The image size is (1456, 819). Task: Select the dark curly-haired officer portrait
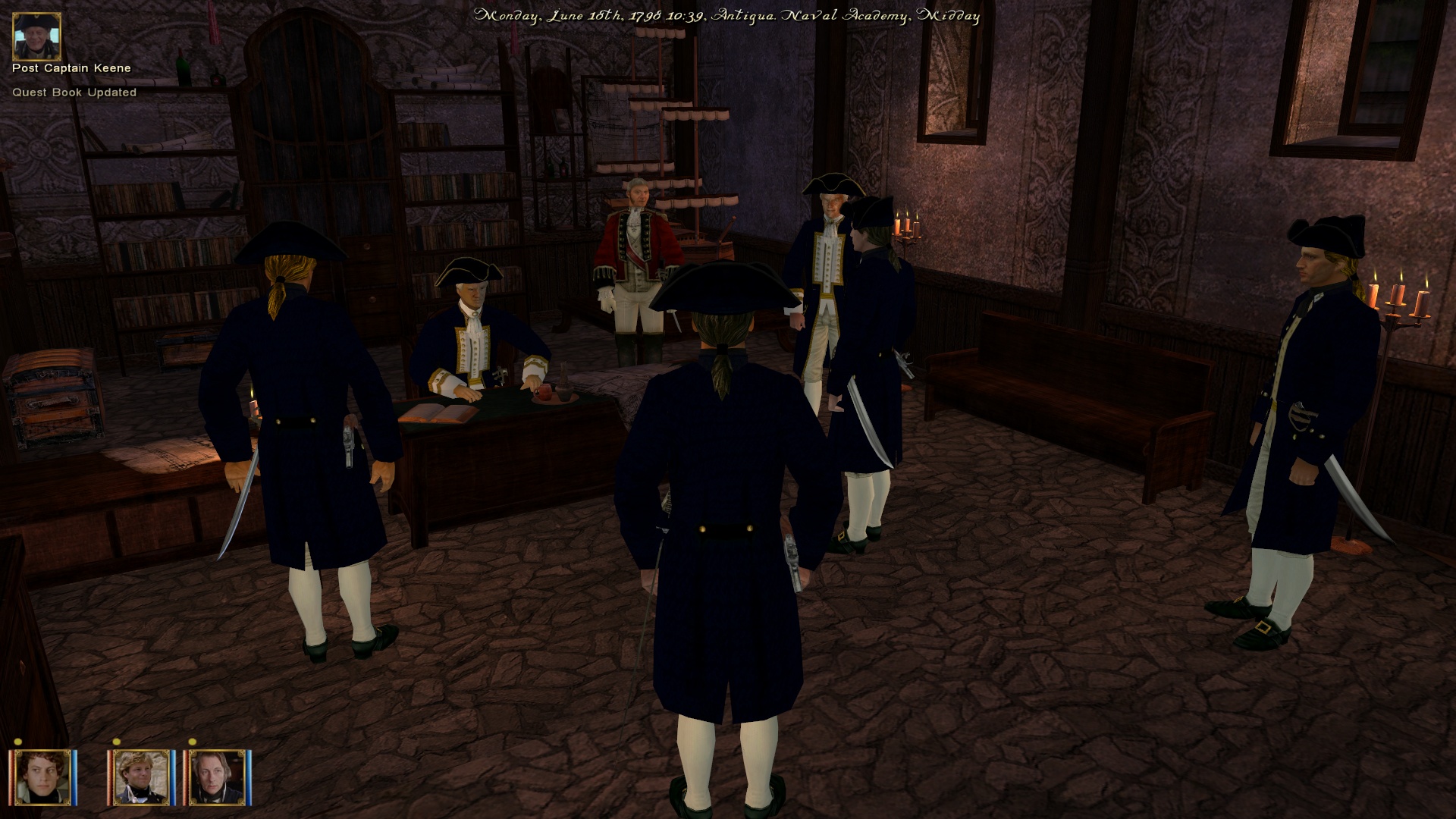click(42, 777)
